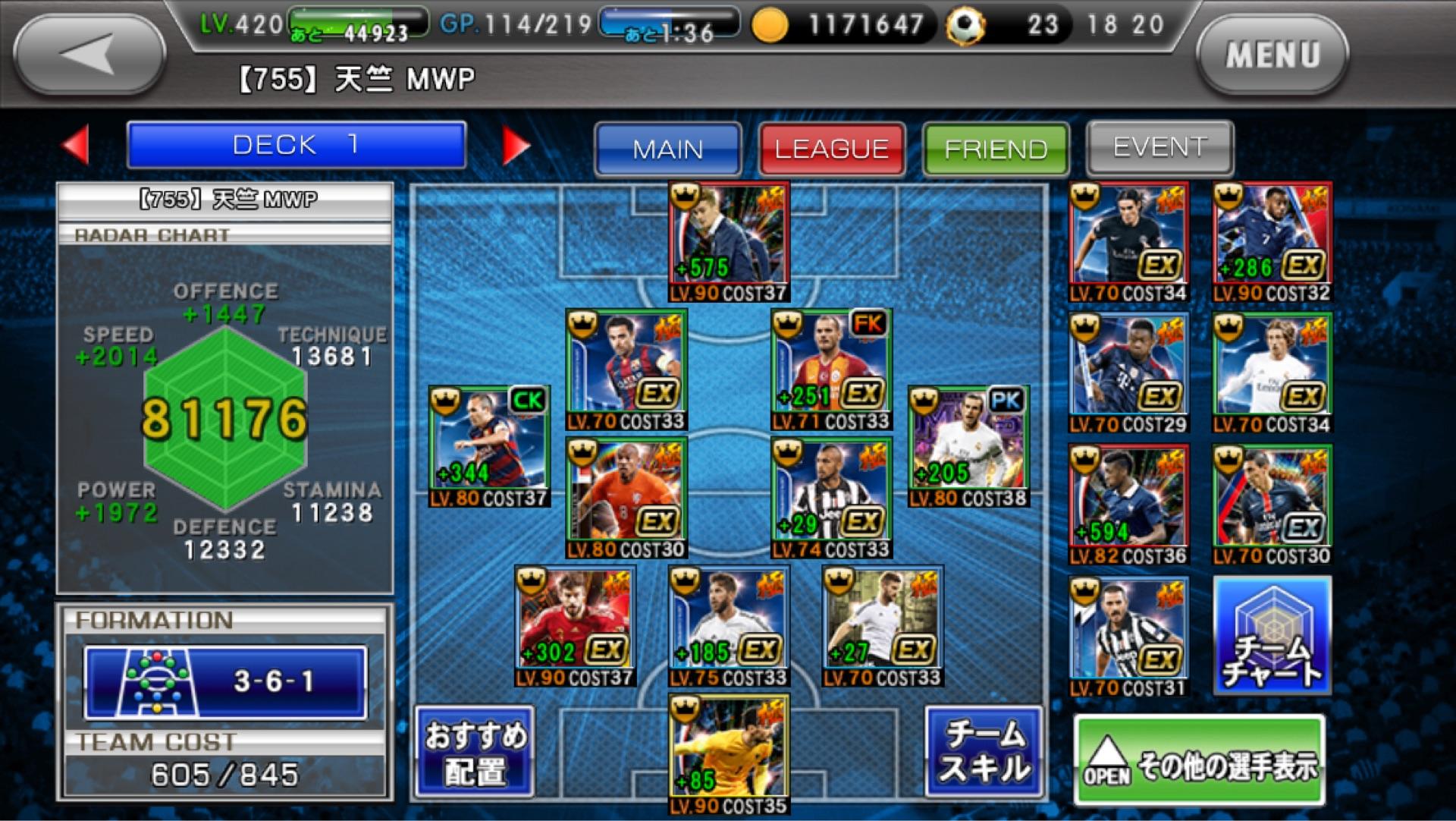Image resolution: width=1456 pixels, height=821 pixels.
Task: Open the MENU button
Action: point(1272,55)
